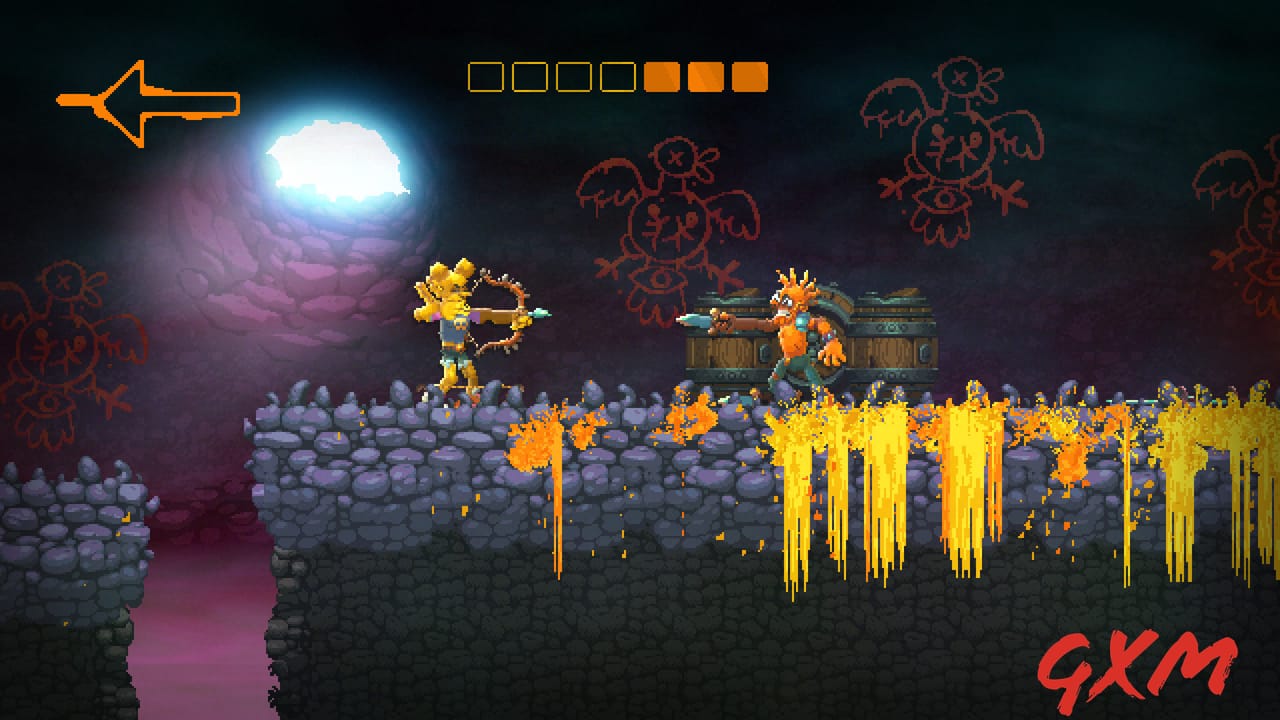Viewport: 1280px width, 720px height.
Task: Expand the leftmost empty progress square
Action: (485, 74)
